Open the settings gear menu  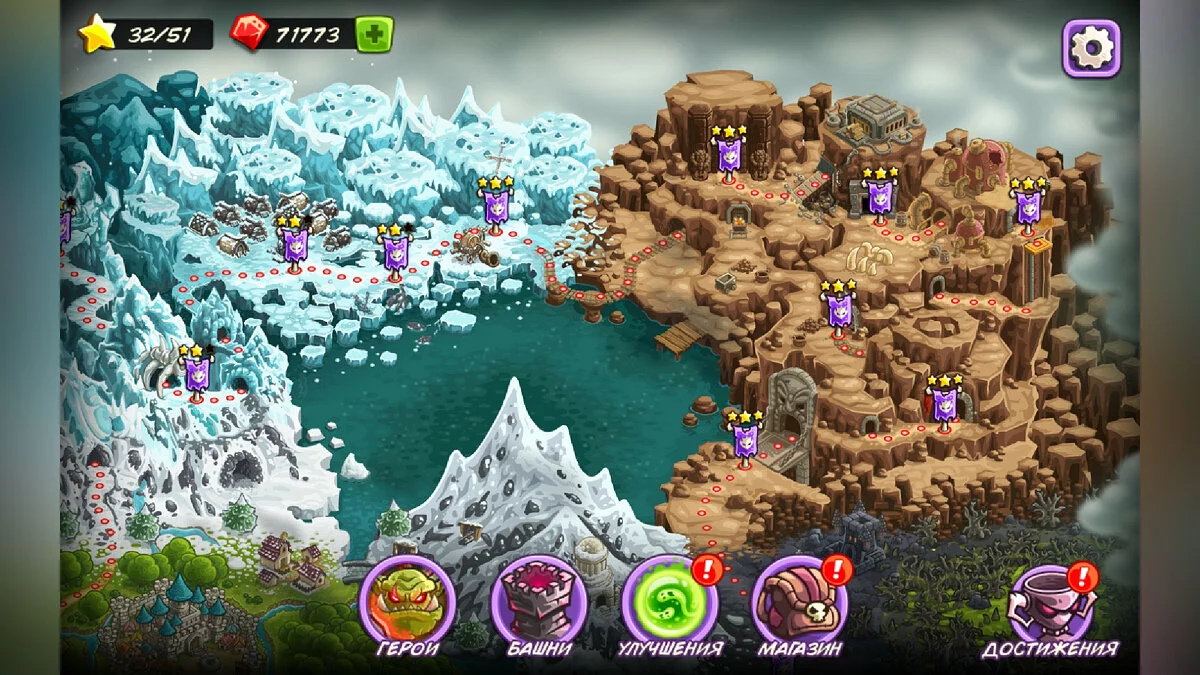point(1091,47)
